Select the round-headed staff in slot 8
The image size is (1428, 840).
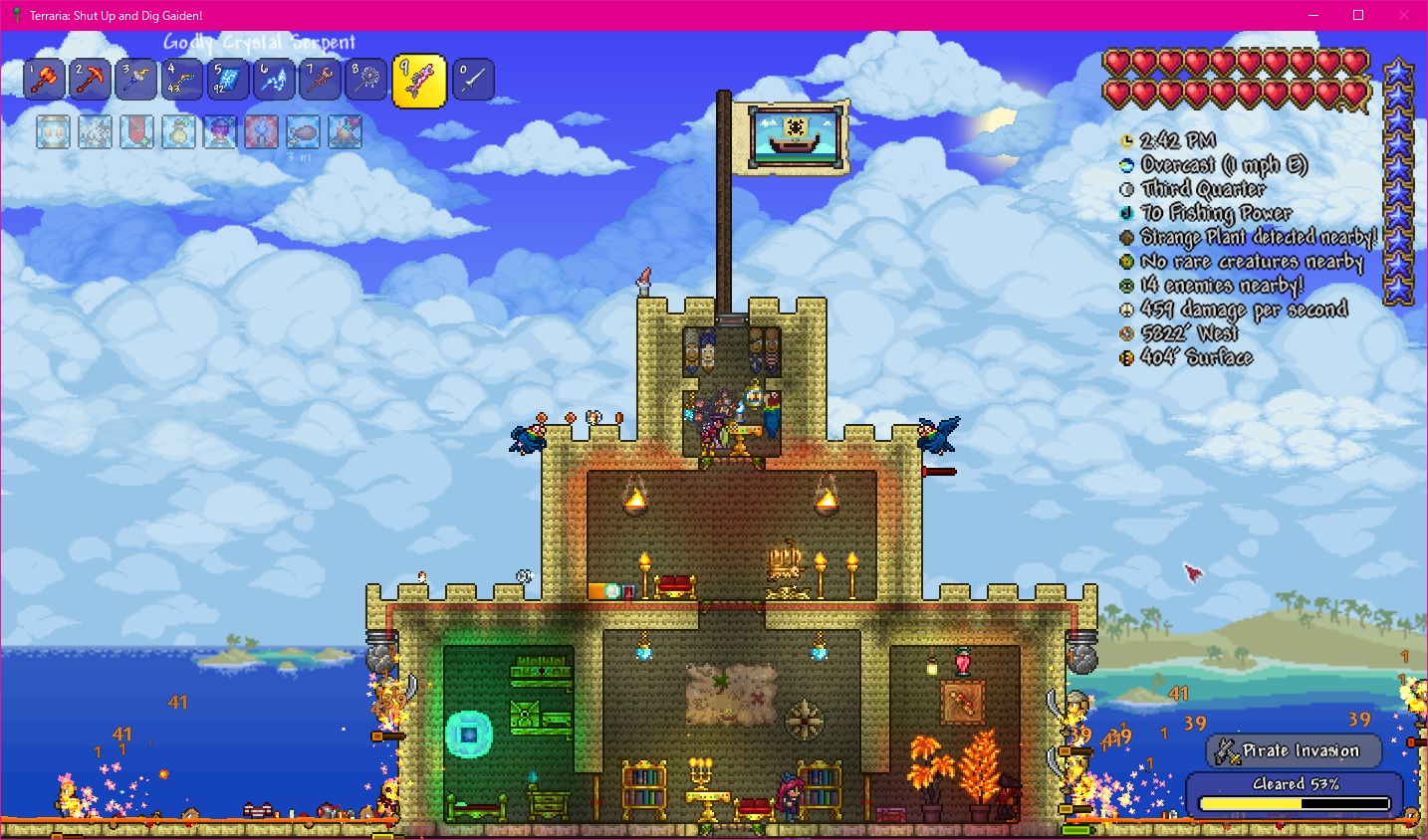tap(365, 80)
